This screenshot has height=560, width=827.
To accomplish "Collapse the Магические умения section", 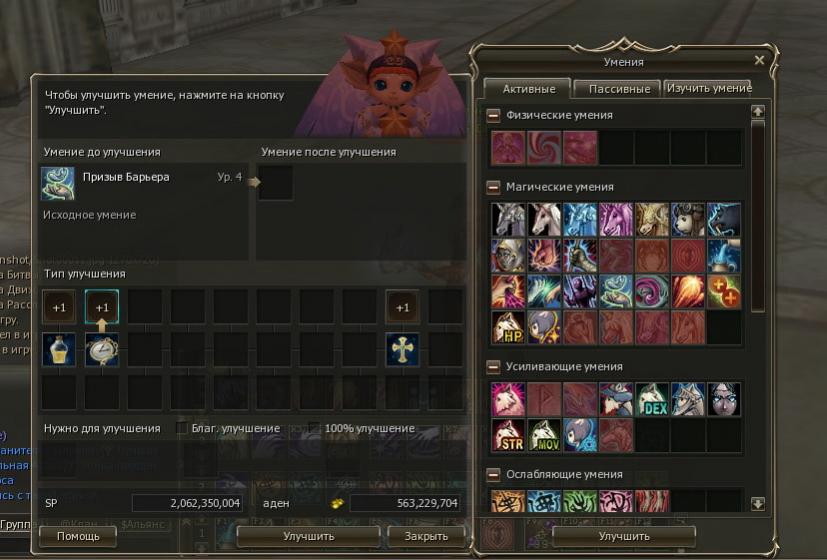I will pyautogui.click(x=494, y=187).
